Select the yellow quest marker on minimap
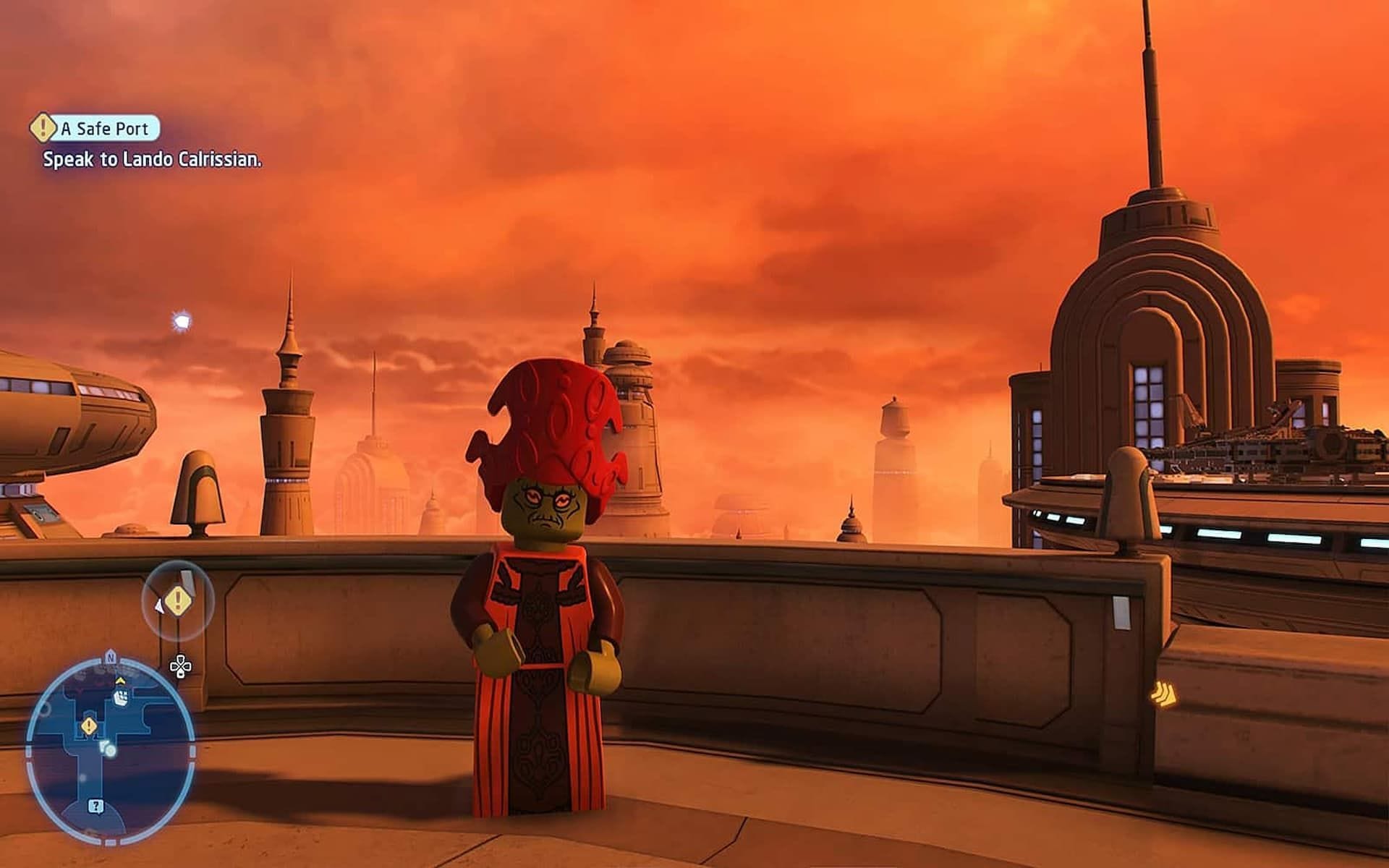The width and height of the screenshot is (1389, 868). click(89, 726)
